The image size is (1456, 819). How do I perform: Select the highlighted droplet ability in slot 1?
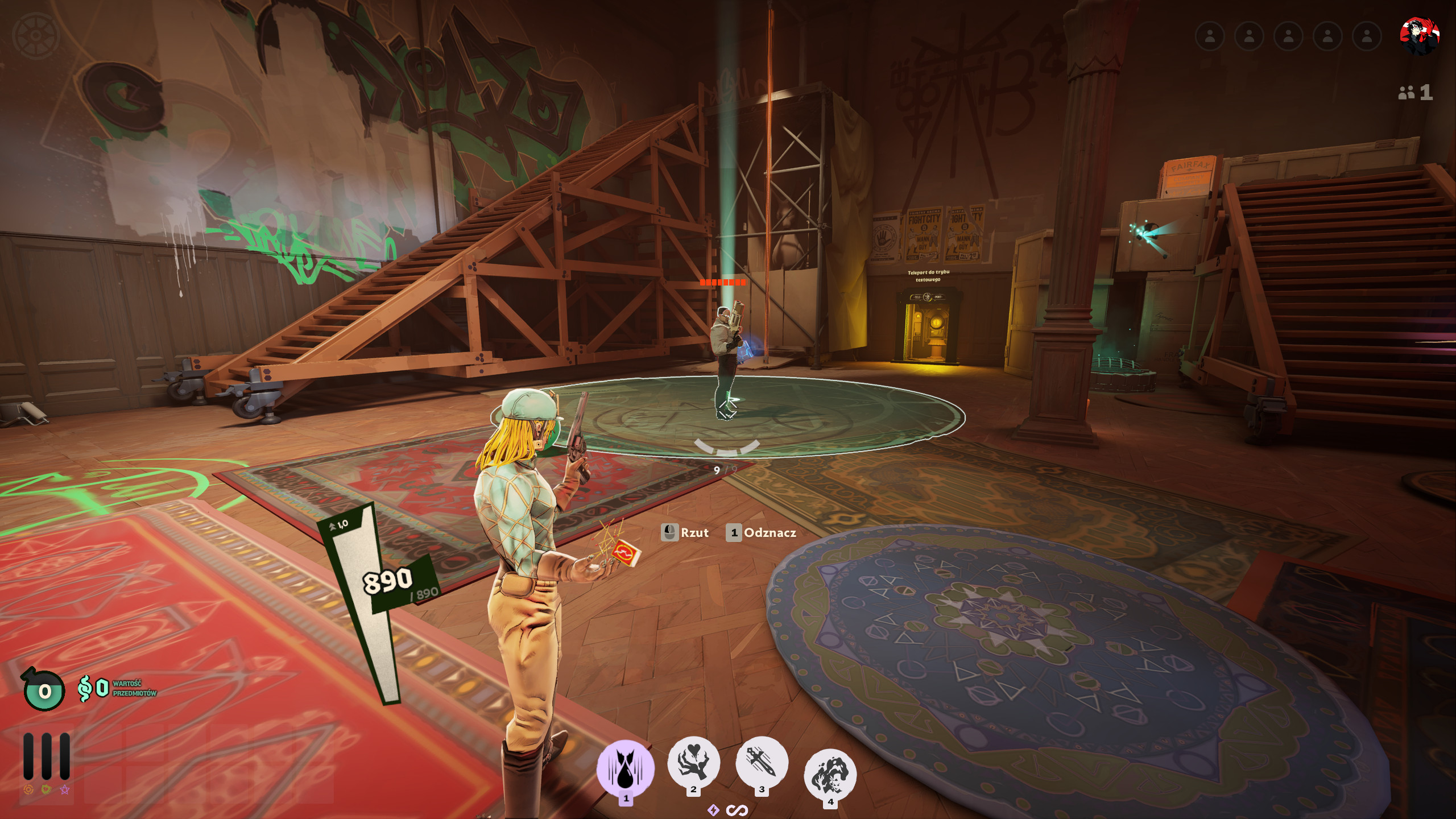point(625,768)
